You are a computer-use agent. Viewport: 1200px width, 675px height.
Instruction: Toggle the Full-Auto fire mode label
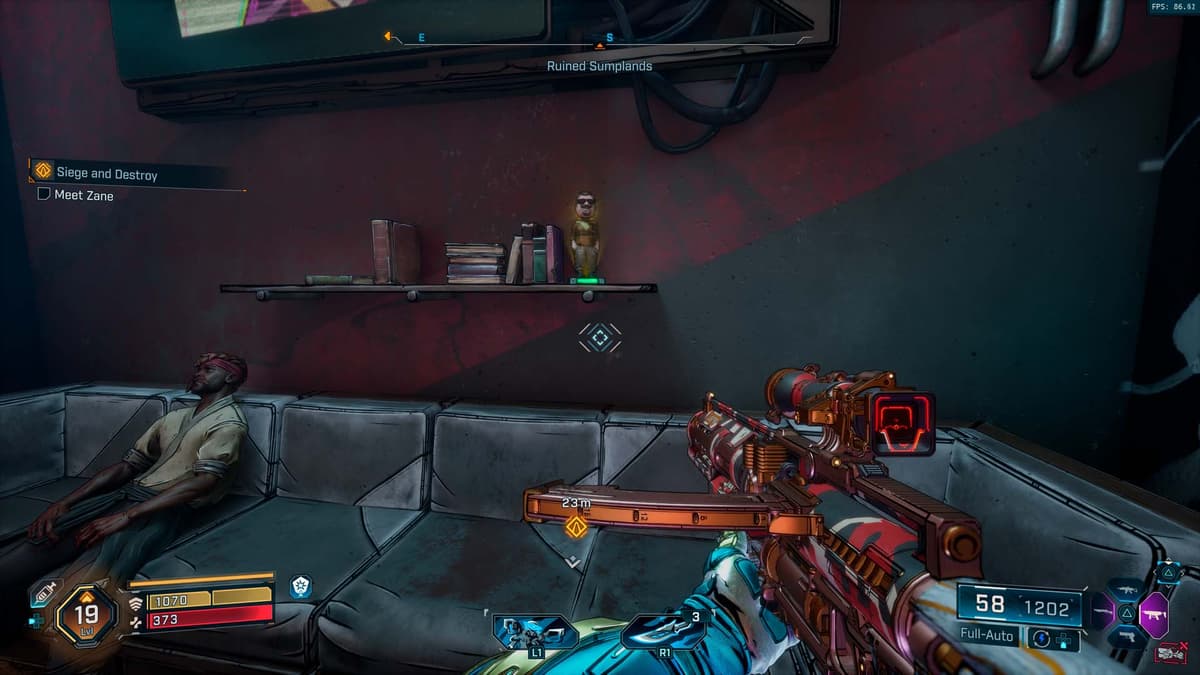(986, 636)
